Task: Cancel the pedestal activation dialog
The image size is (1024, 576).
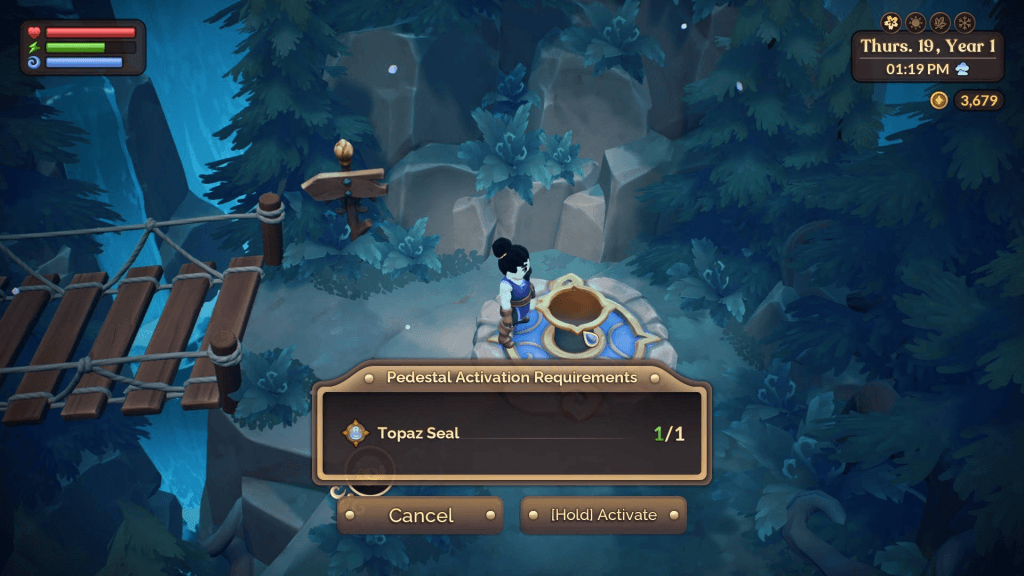Action: [x=420, y=515]
